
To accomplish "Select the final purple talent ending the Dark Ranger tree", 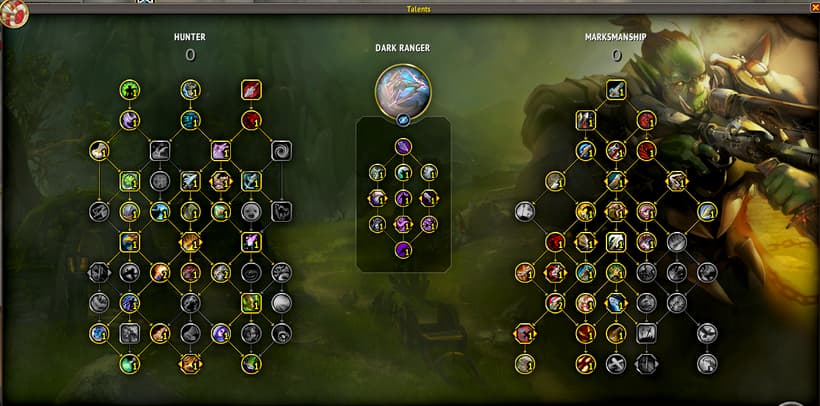I will point(404,249).
